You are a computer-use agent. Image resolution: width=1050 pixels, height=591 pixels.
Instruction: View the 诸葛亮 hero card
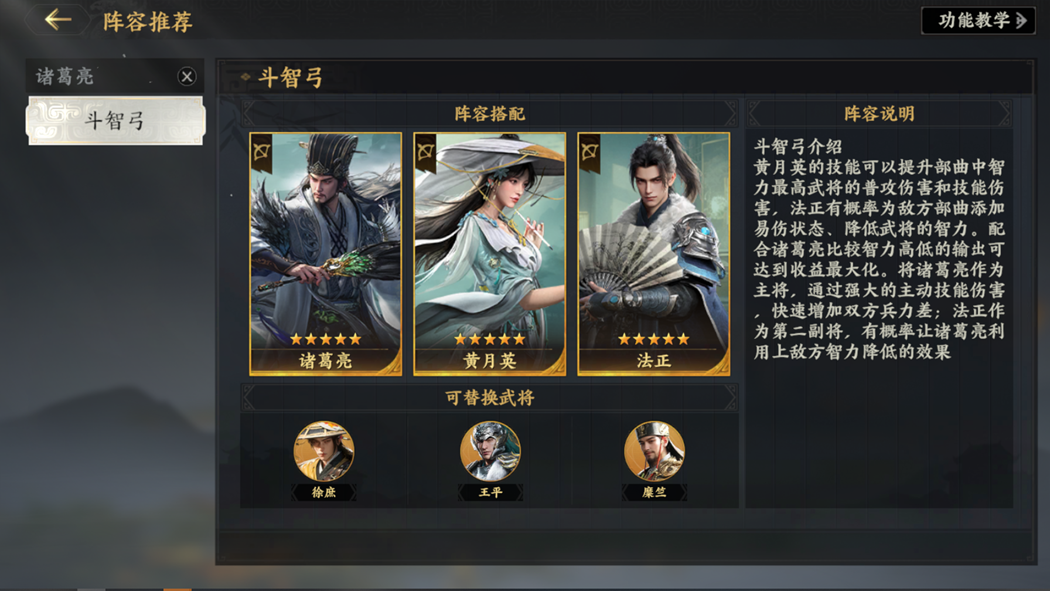pos(326,254)
